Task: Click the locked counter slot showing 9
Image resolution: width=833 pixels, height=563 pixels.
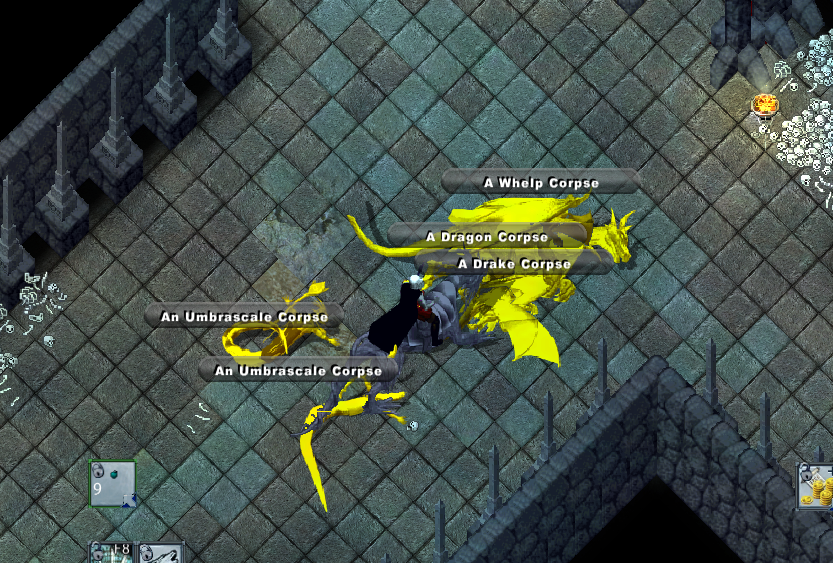Action: (x=112, y=483)
